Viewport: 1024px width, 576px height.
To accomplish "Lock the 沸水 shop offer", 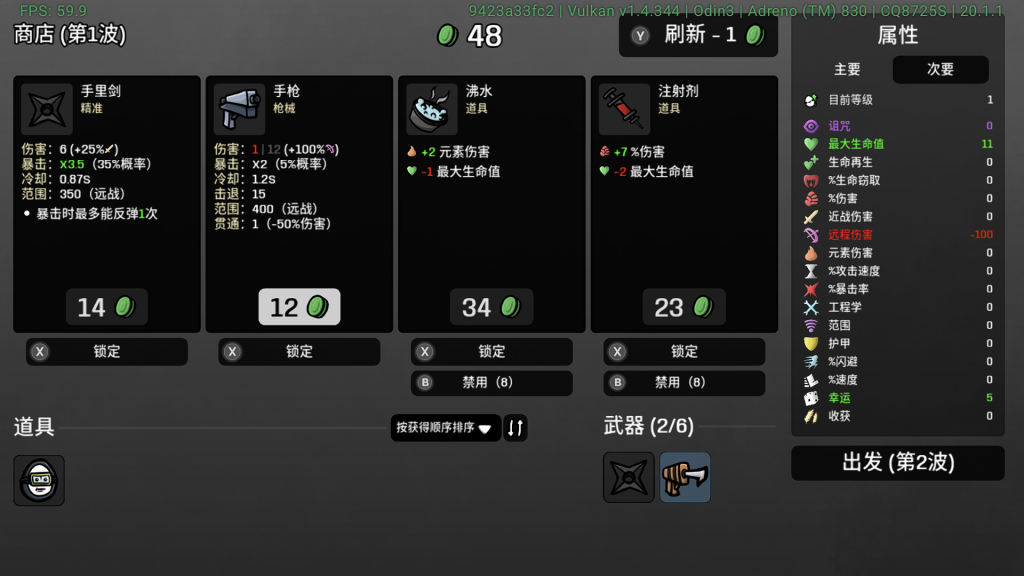I will click(491, 352).
